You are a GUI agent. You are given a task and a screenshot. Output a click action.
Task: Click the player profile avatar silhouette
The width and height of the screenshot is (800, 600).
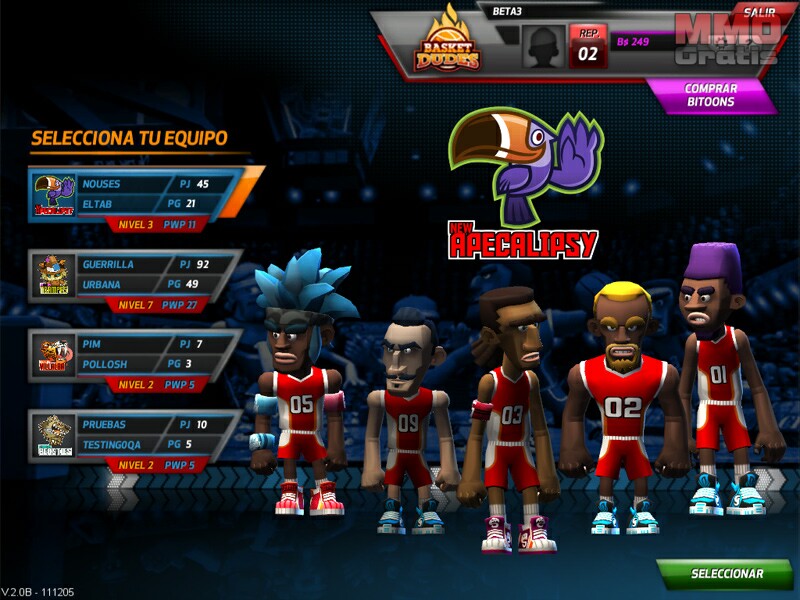pyautogui.click(x=543, y=46)
